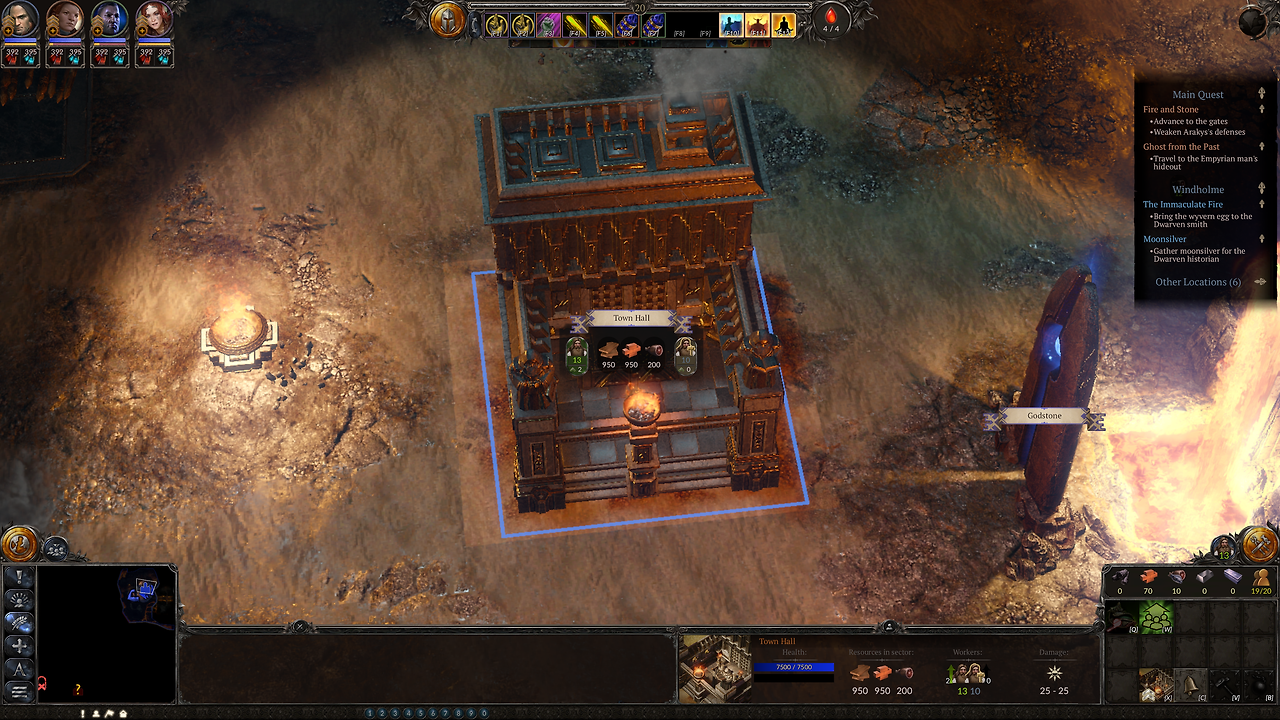Select the Moonsilver quest entry

(1164, 239)
